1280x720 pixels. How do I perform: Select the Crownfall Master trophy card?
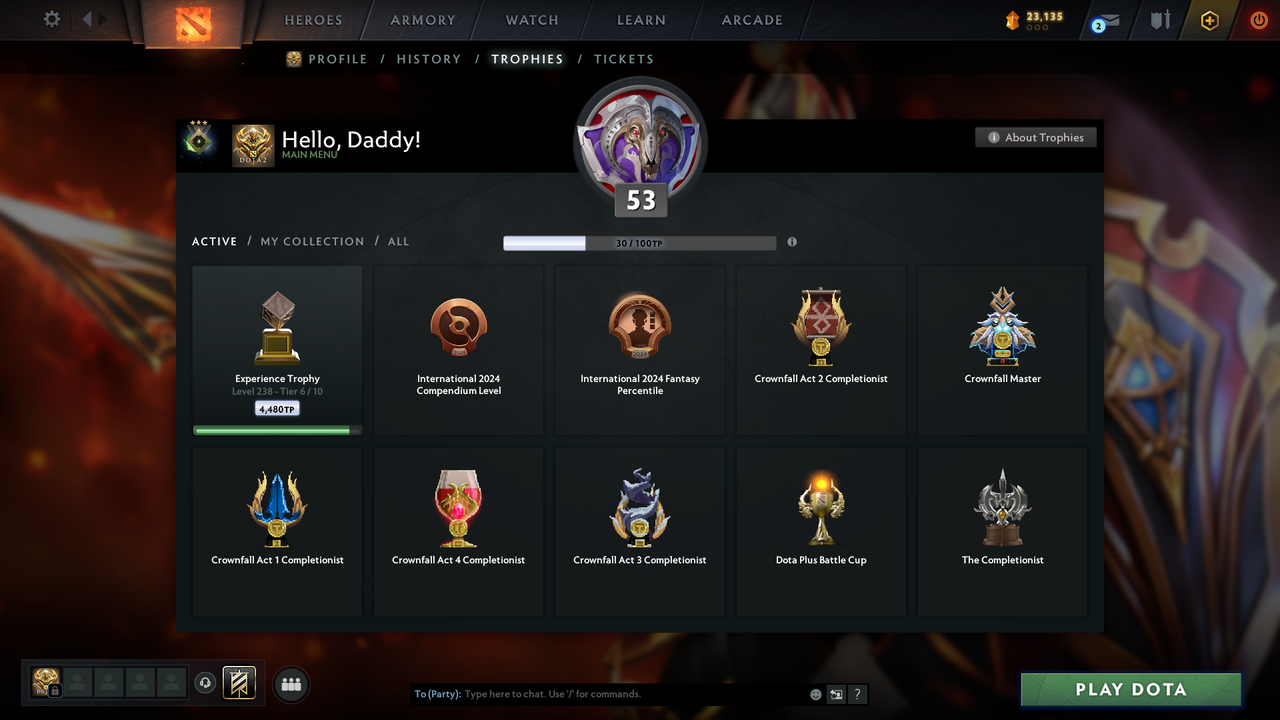click(1002, 349)
